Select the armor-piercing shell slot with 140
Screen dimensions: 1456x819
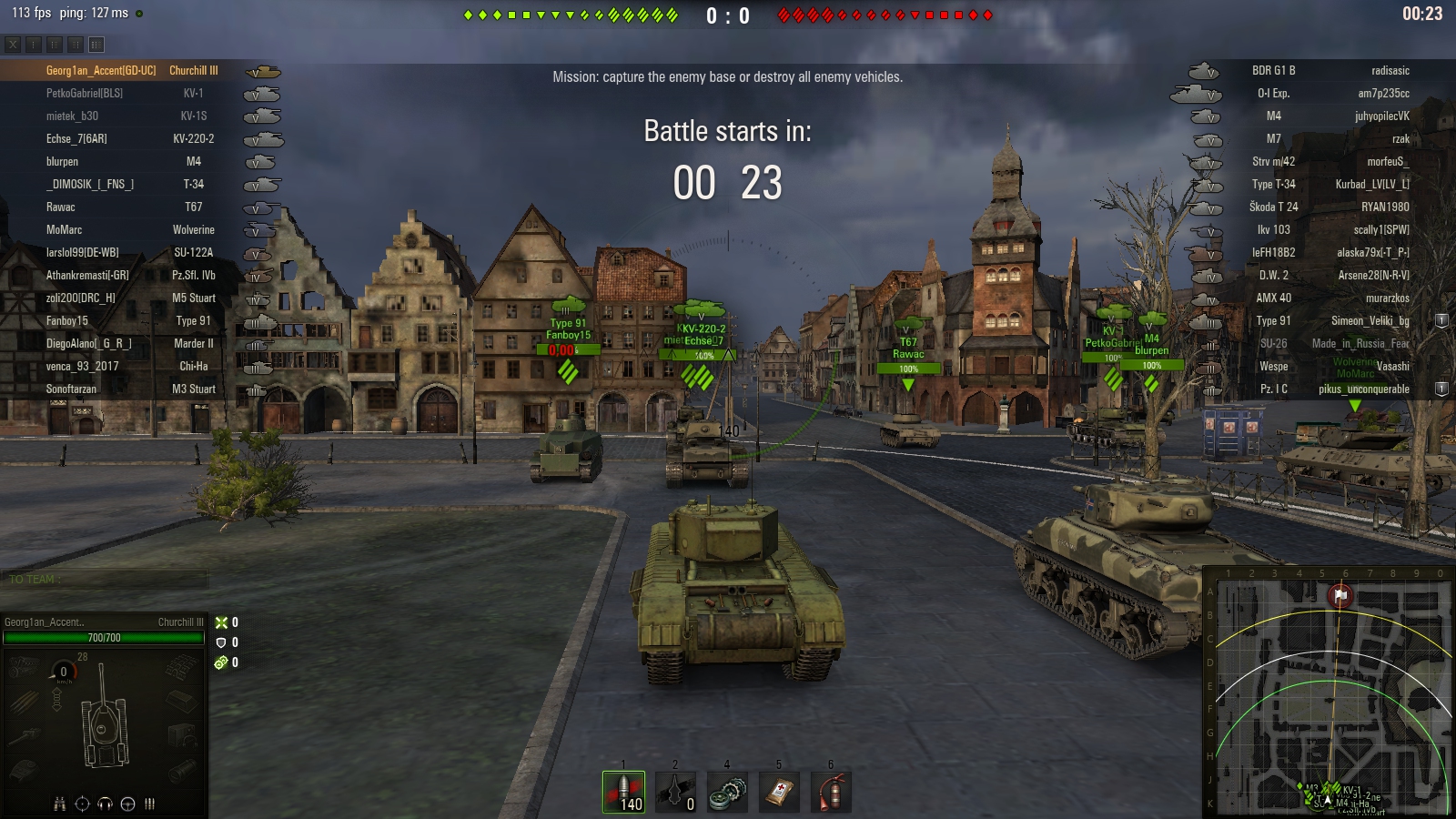coord(623,792)
